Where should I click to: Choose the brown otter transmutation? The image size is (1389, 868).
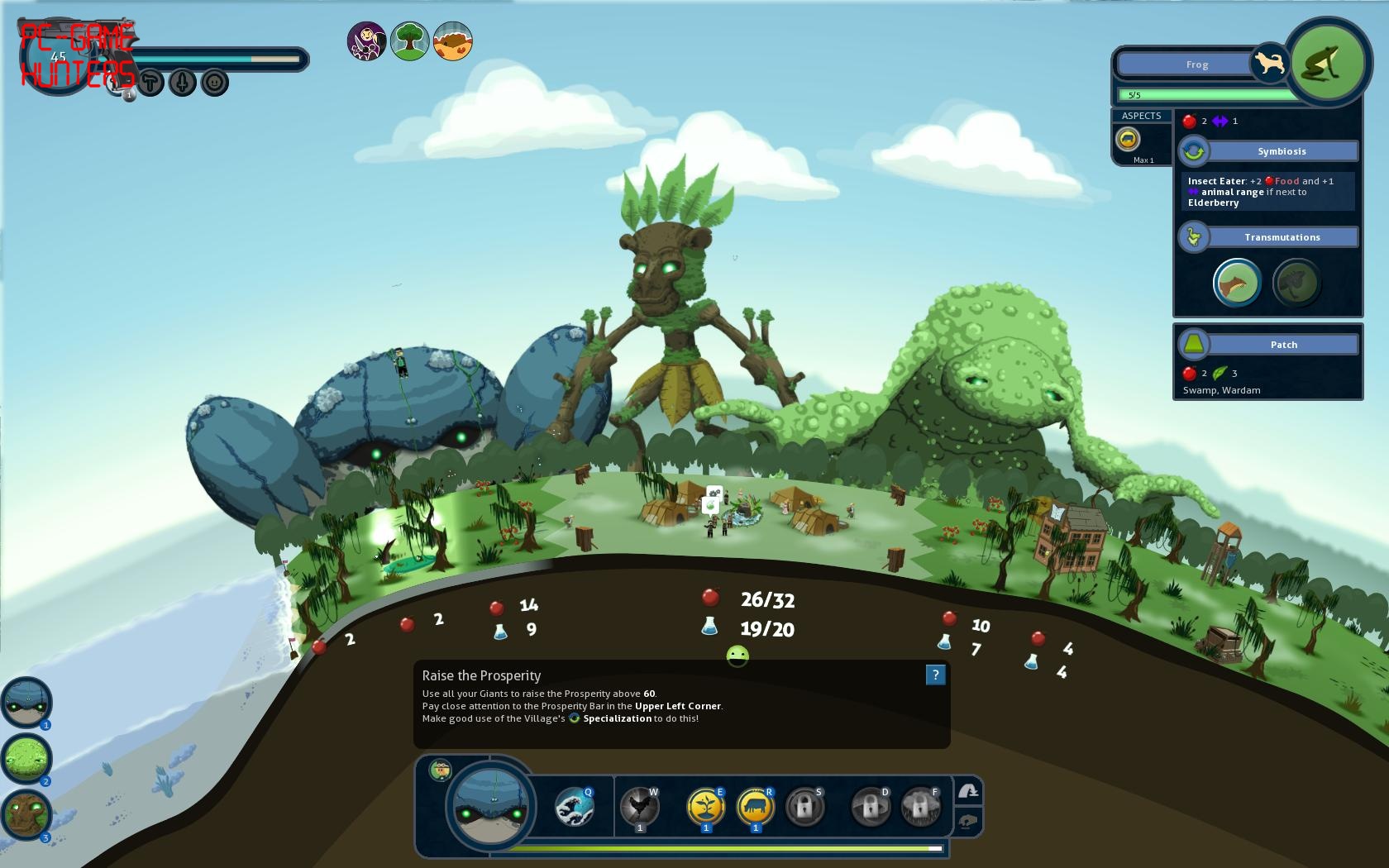(x=1237, y=283)
